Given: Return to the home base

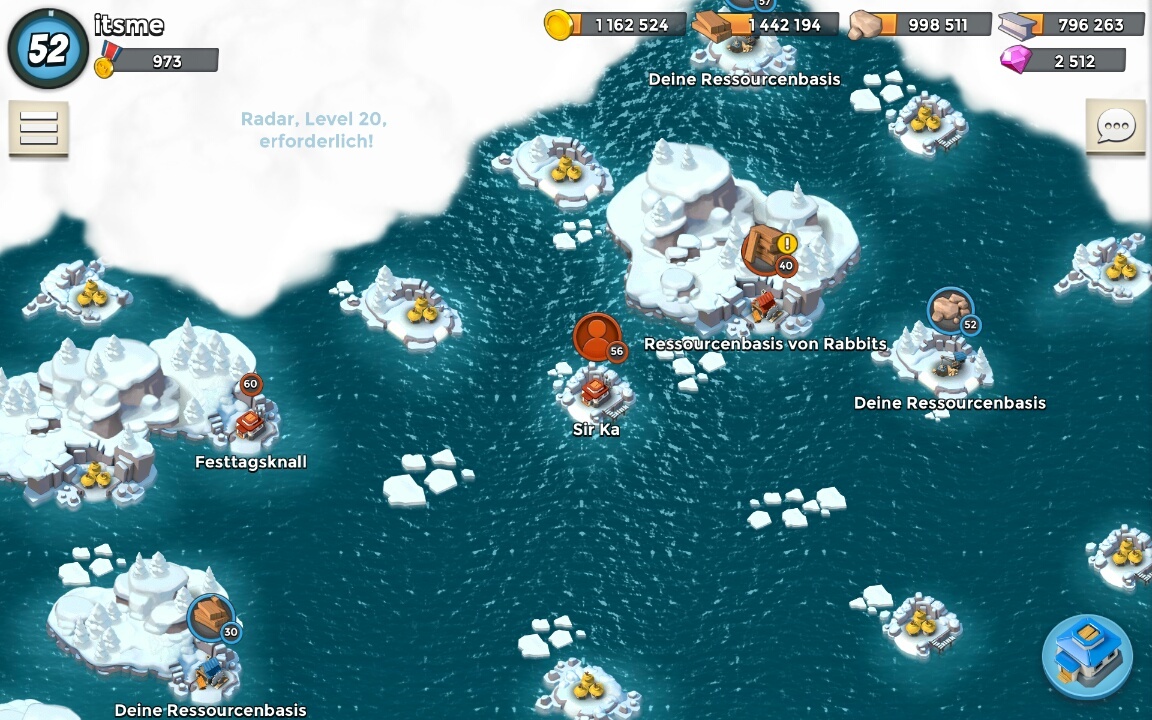Looking at the screenshot, I should pyautogui.click(x=1087, y=657).
